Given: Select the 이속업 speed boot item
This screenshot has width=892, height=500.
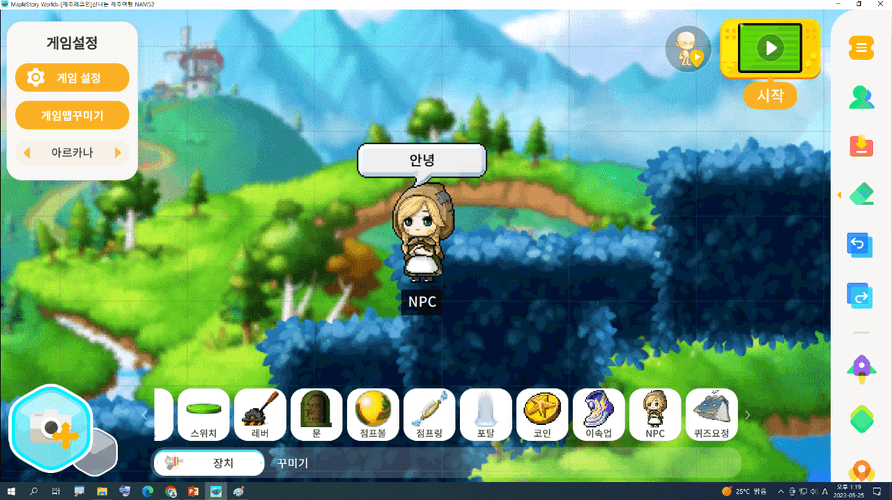Looking at the screenshot, I should coord(599,414).
